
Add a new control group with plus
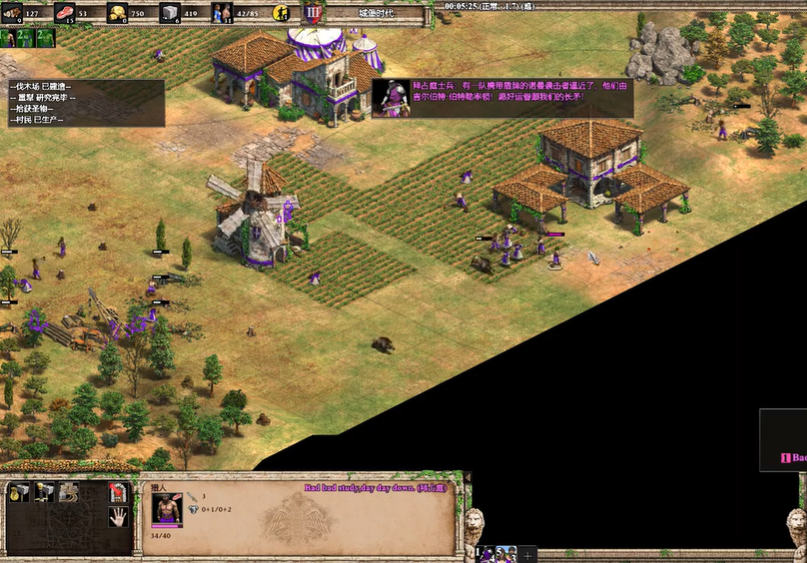tap(528, 554)
